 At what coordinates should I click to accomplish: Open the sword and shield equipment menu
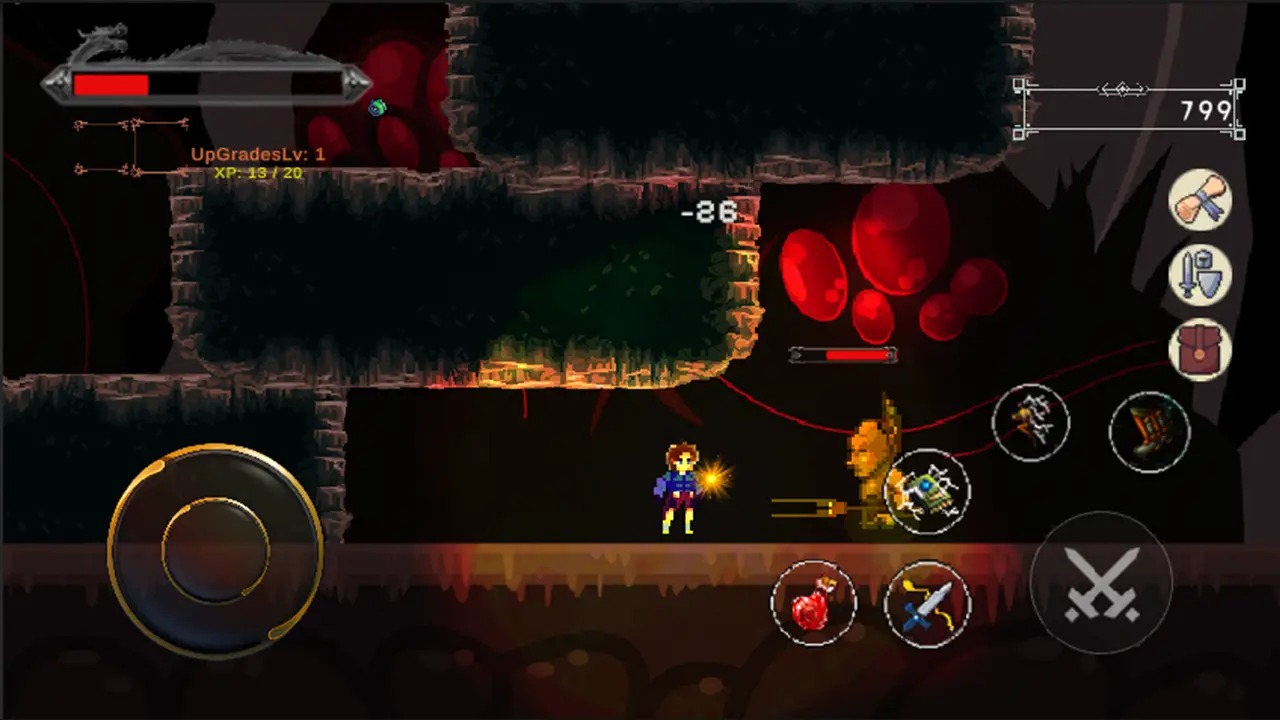tap(1200, 275)
